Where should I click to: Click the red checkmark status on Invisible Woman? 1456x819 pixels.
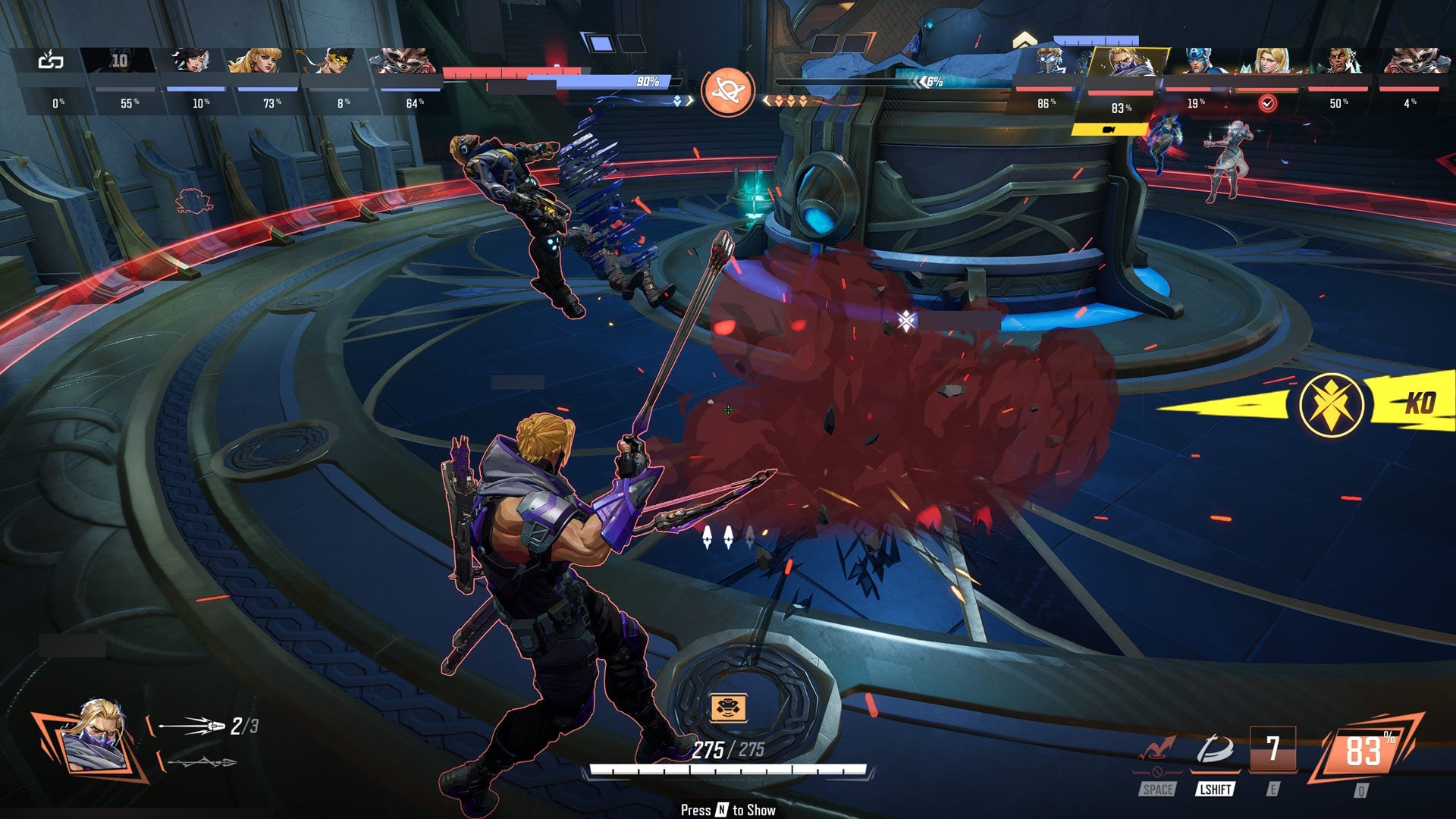pos(1269,104)
